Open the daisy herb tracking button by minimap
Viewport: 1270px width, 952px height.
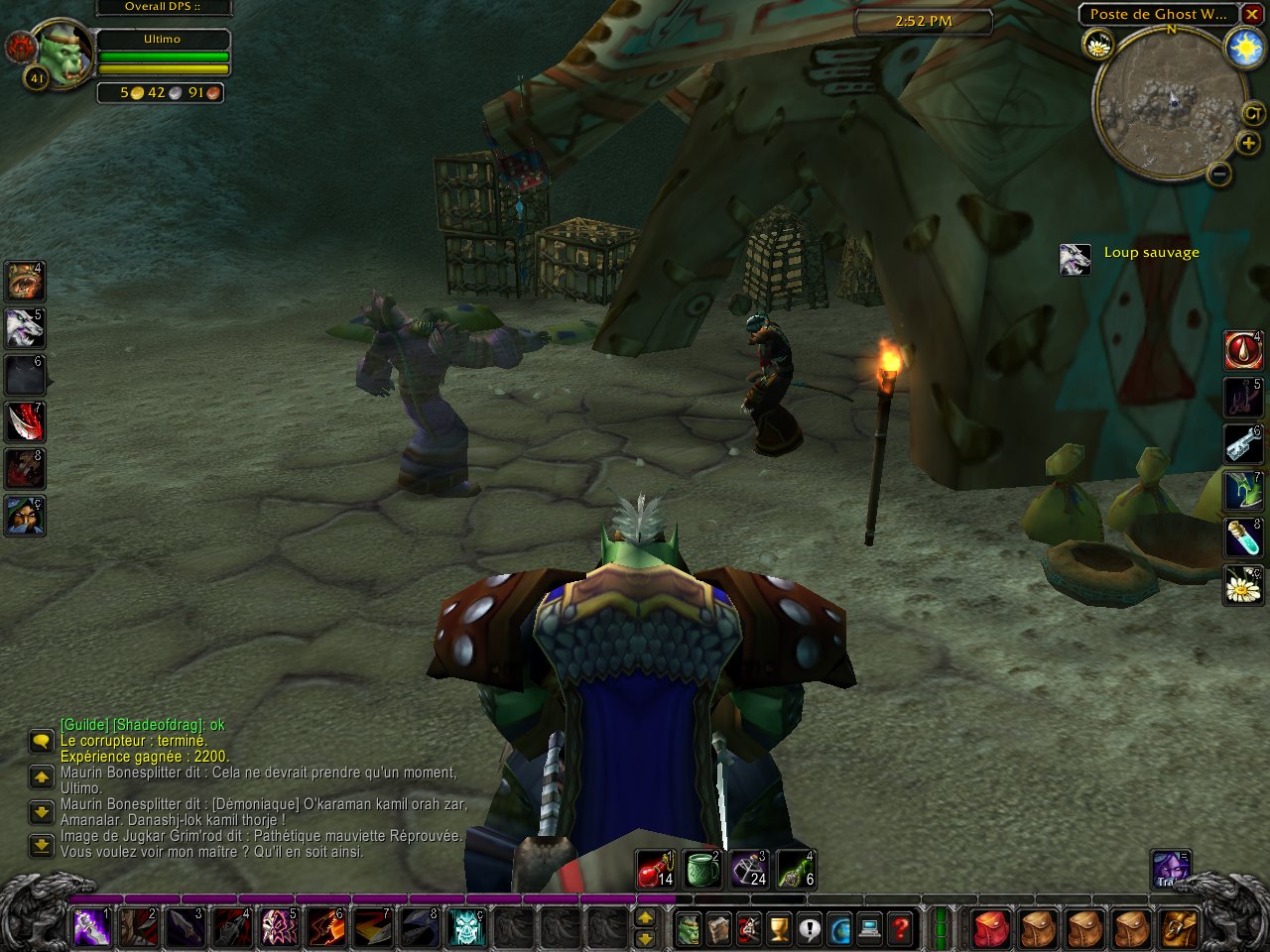coord(1098,45)
